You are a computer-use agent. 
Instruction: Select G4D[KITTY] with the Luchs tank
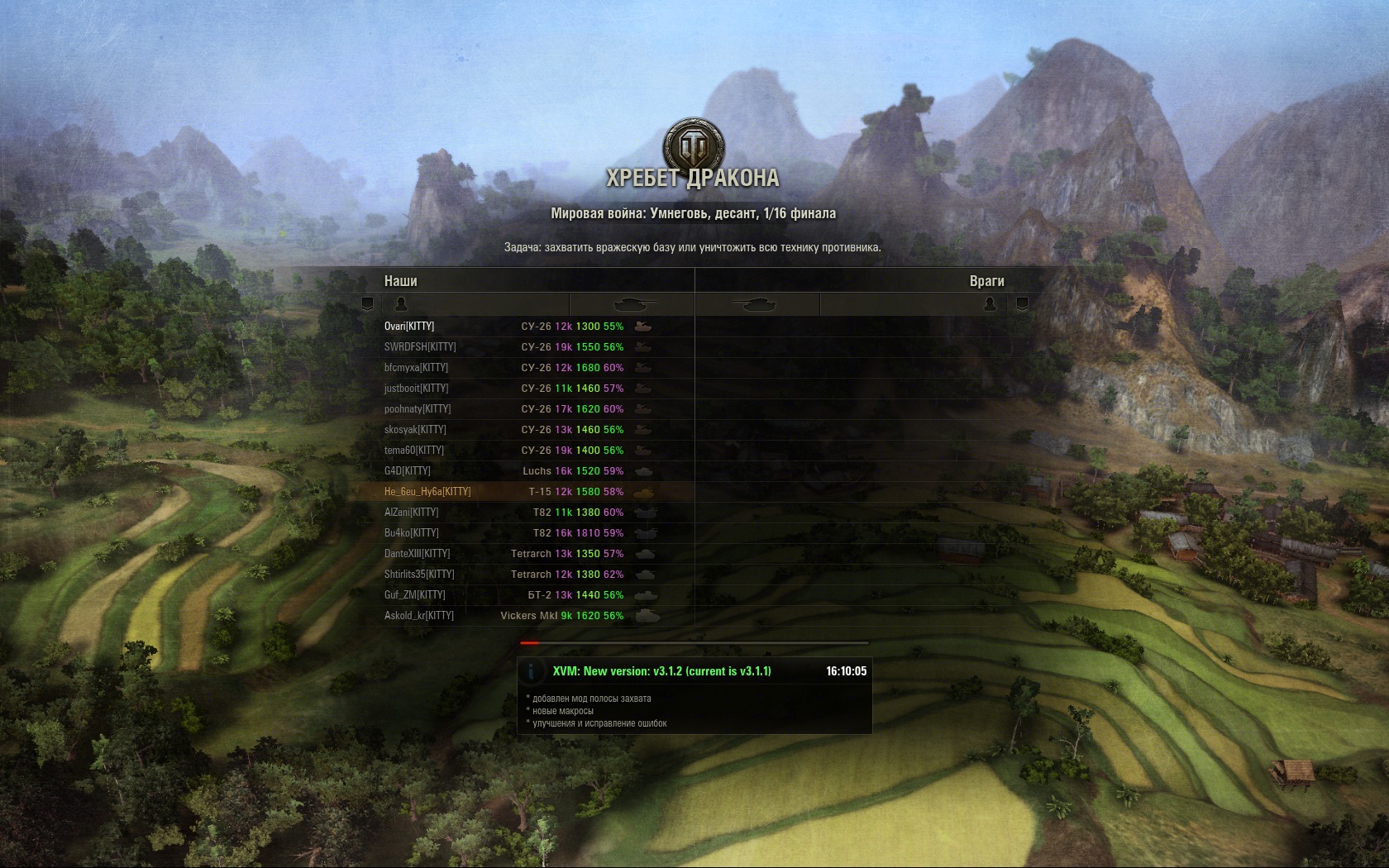[408, 471]
